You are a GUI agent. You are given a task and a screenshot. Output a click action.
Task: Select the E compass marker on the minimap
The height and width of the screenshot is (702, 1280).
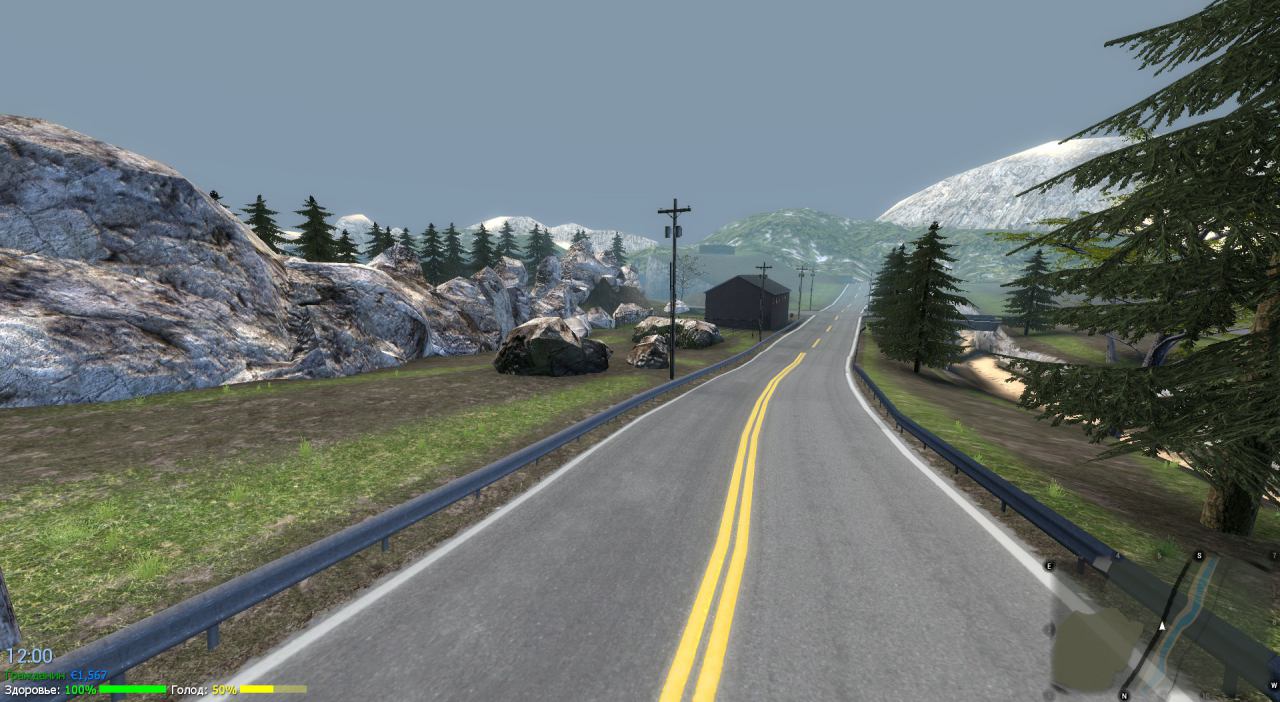[x=1050, y=566]
